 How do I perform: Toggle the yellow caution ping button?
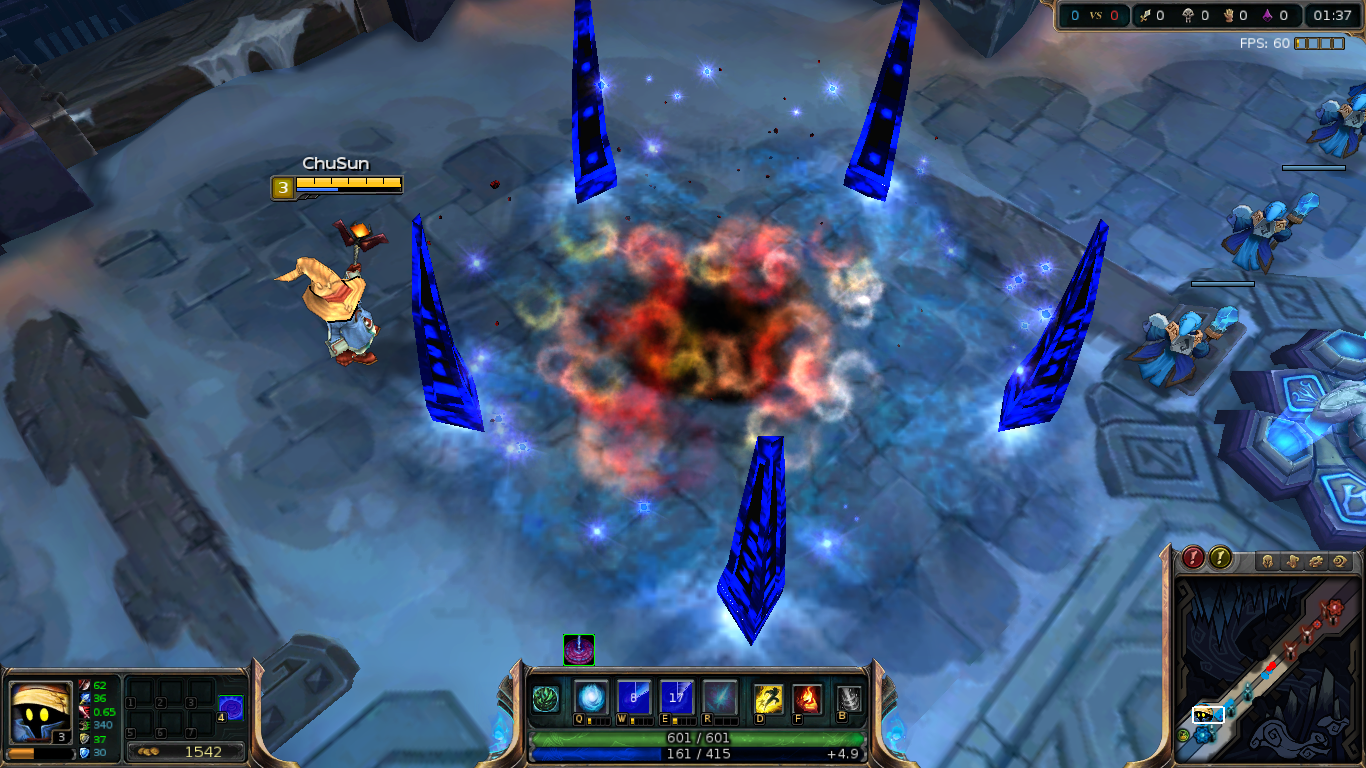(1219, 559)
